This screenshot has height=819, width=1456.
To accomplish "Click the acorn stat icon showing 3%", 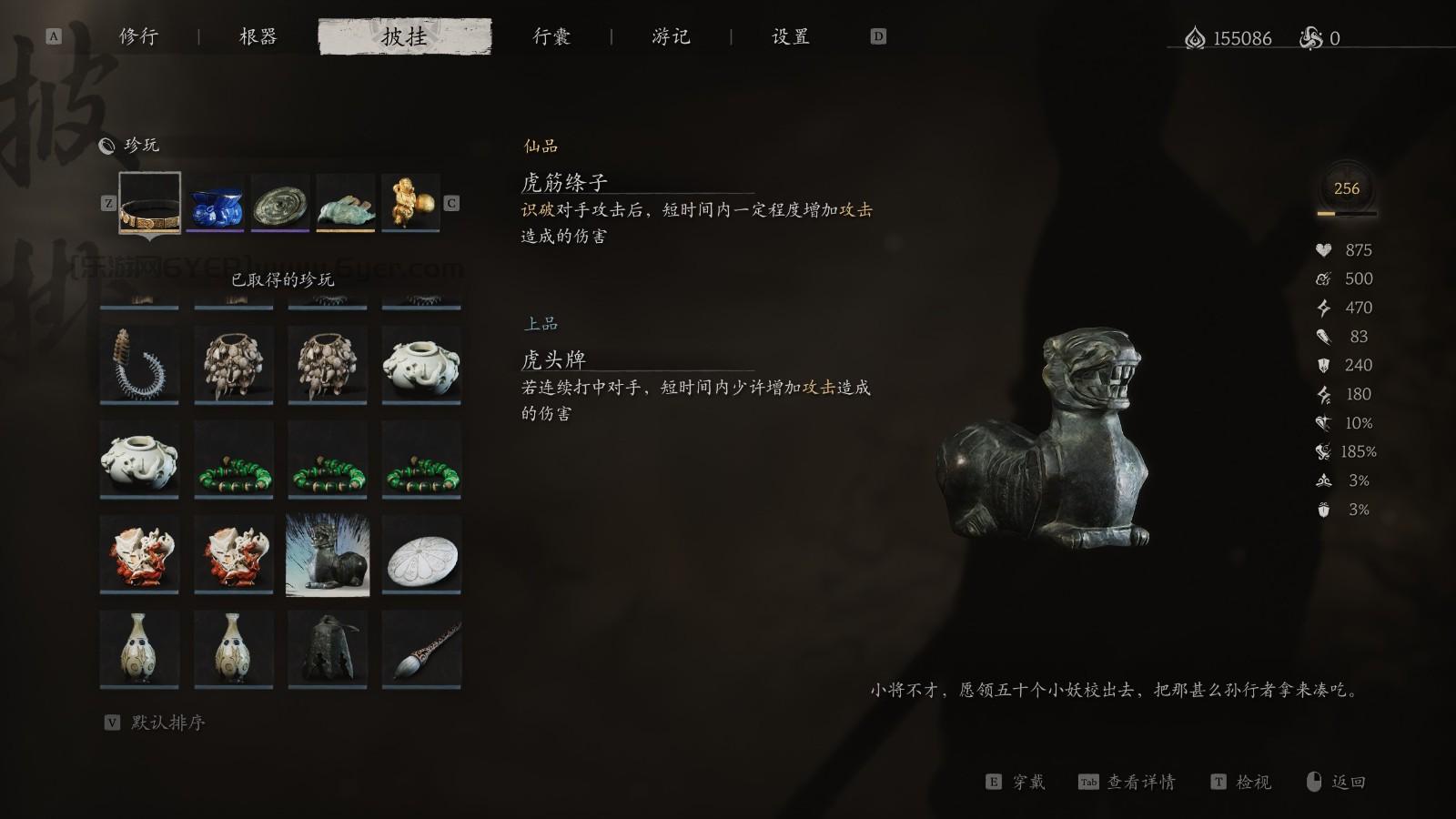I will tap(1323, 510).
